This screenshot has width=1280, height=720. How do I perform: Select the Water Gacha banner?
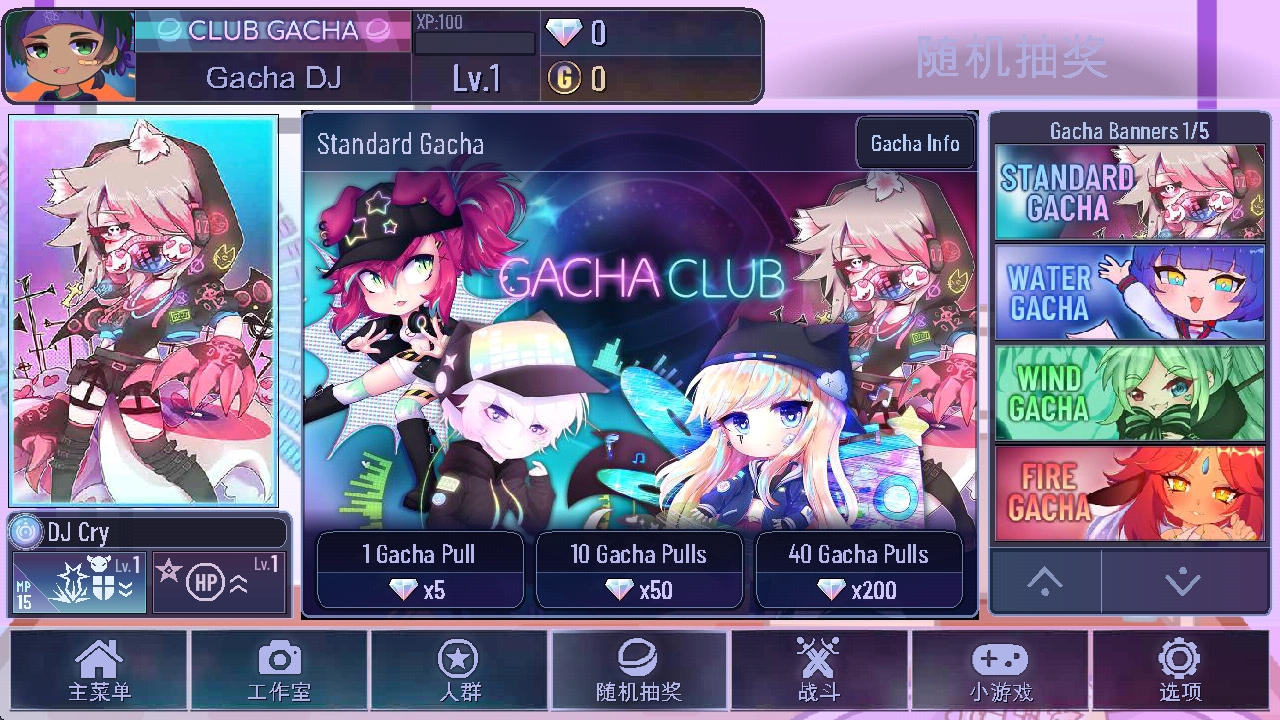[1128, 292]
